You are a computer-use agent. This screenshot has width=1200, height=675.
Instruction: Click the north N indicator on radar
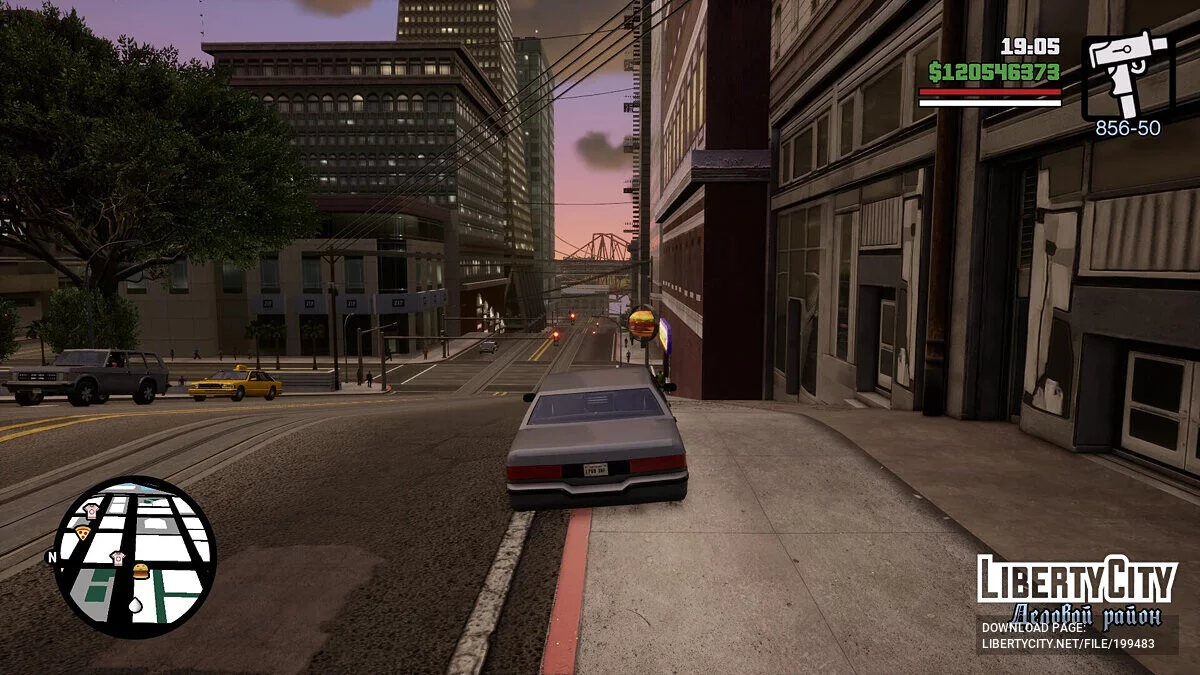click(51, 558)
